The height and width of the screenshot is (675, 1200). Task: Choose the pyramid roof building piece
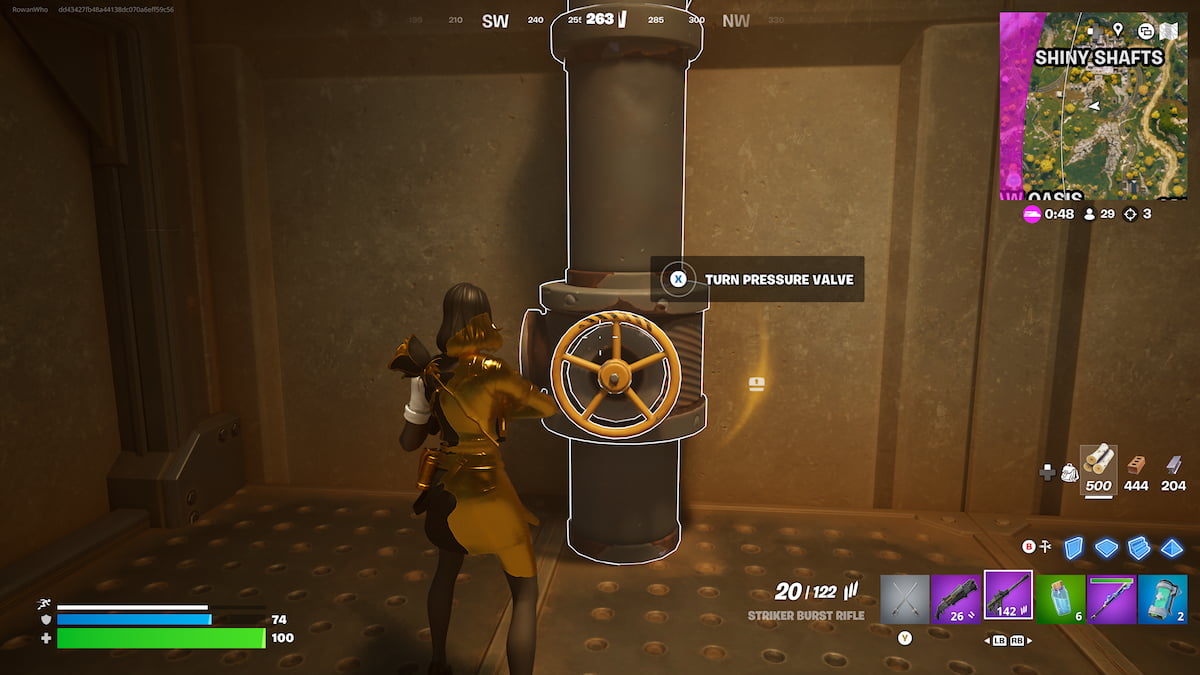(1172, 548)
